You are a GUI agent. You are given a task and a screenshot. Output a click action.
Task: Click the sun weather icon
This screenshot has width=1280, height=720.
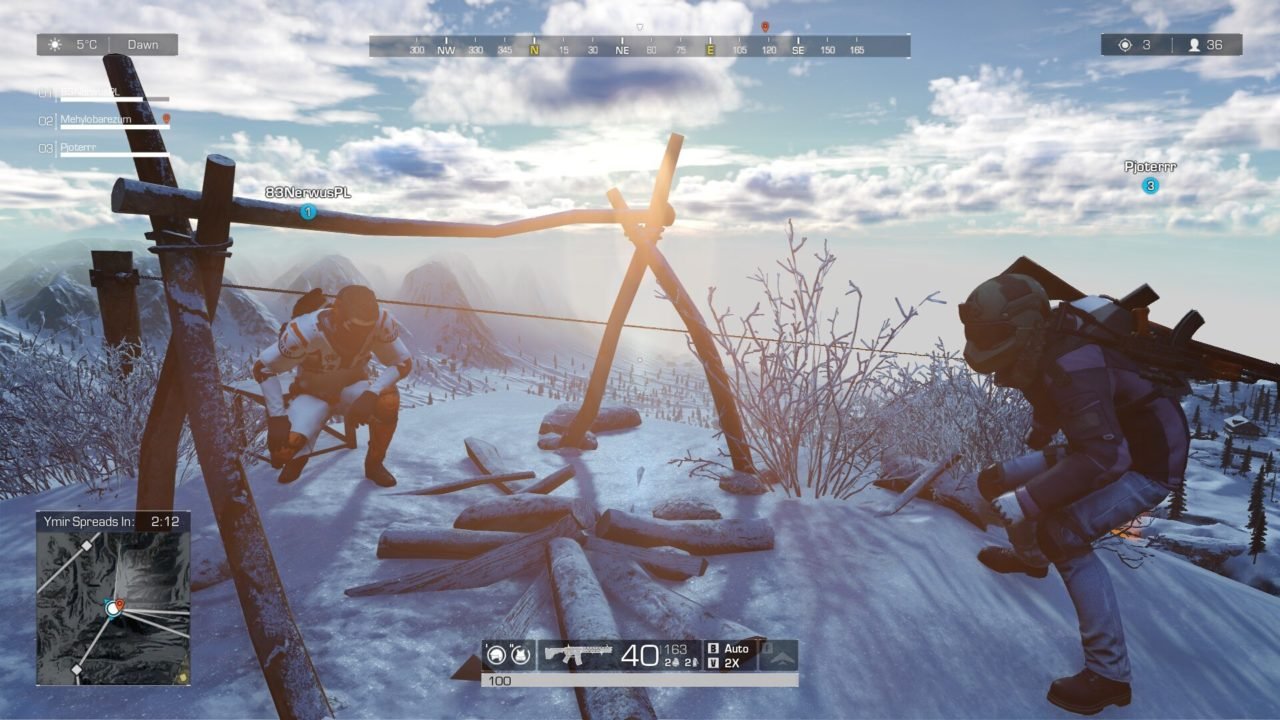tap(55, 45)
